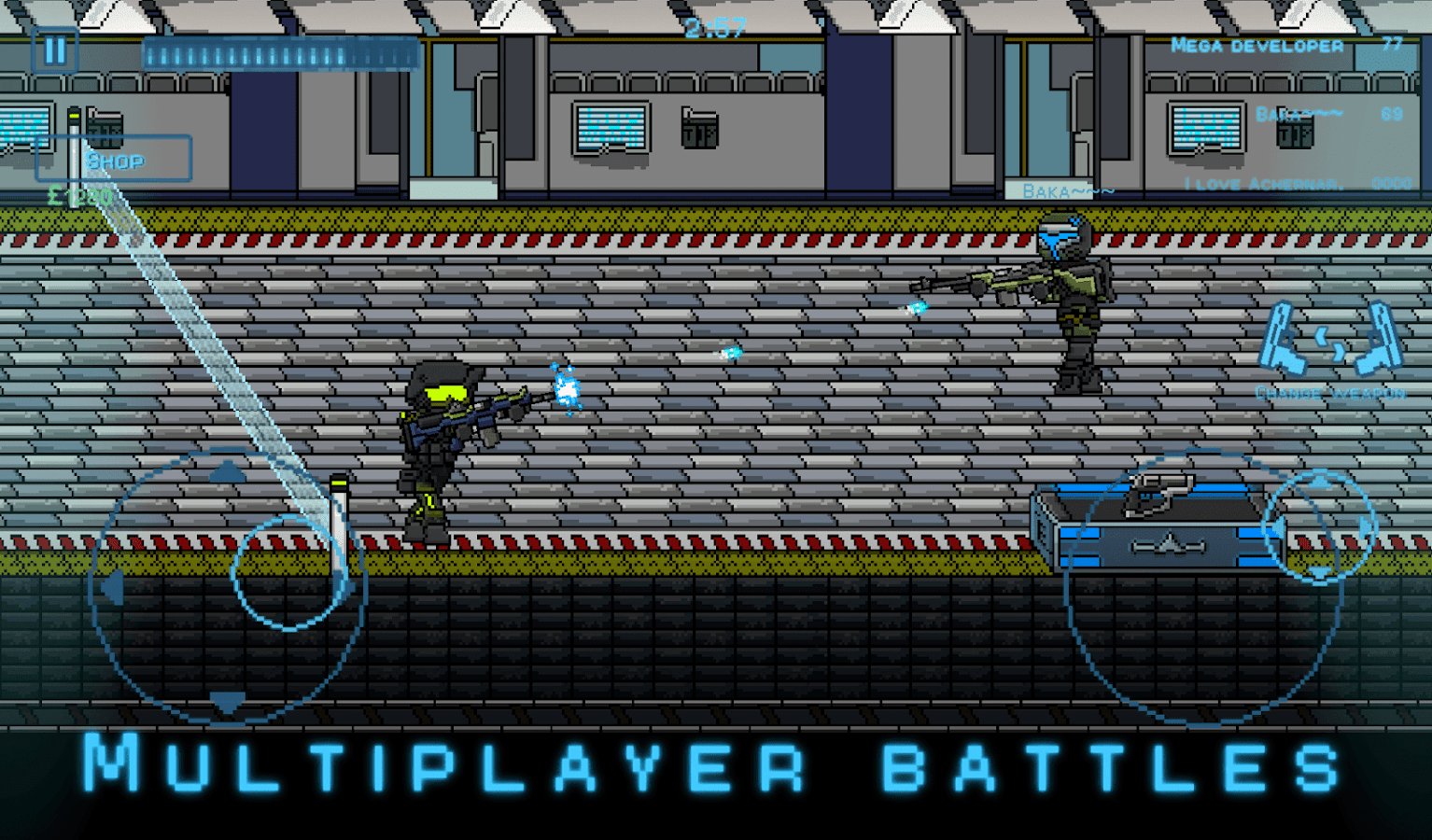This screenshot has width=1432, height=840.
Task: Tap the pause icon in the top left
Action: (53, 49)
